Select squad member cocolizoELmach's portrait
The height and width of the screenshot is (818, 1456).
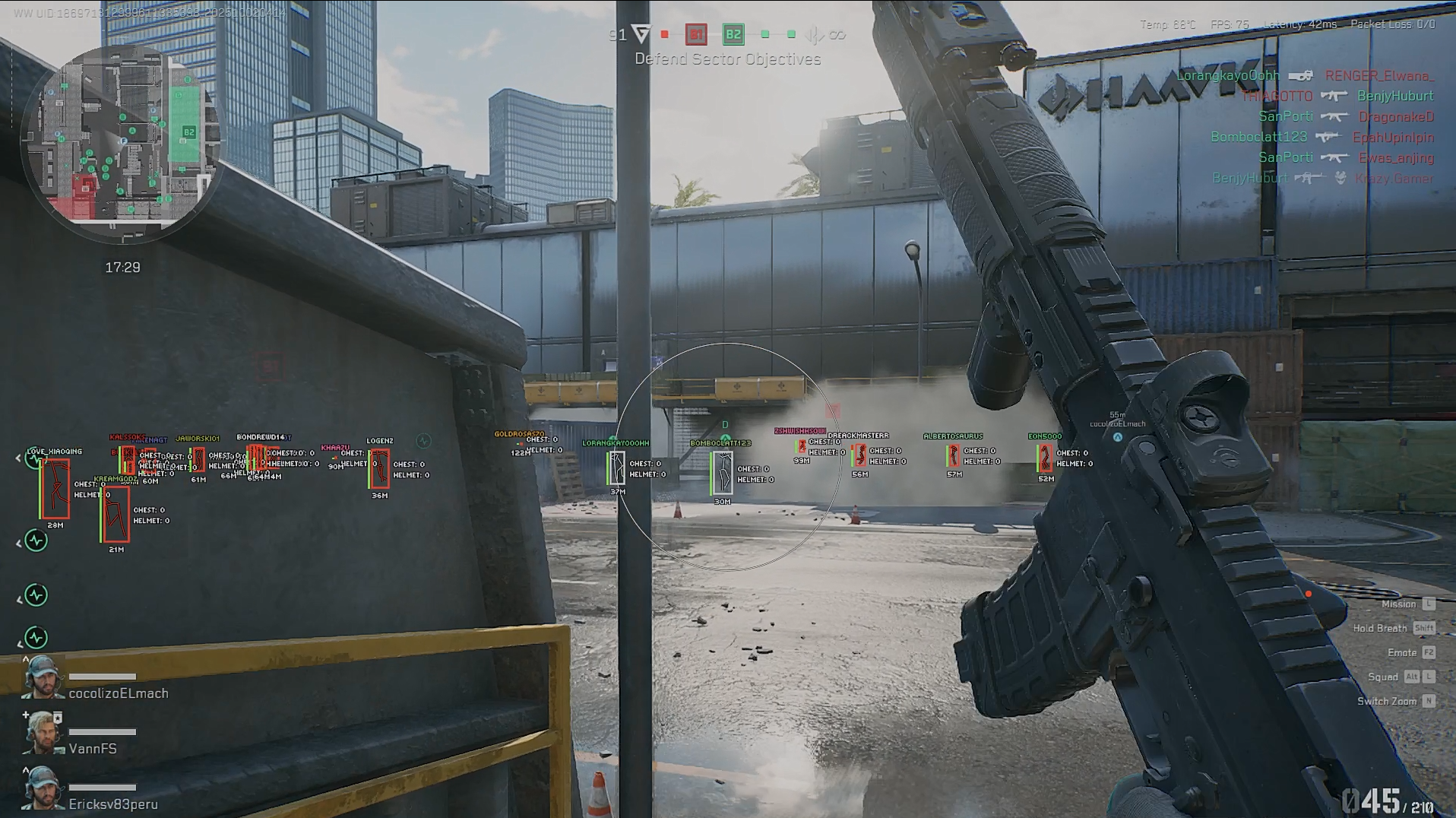(42, 678)
